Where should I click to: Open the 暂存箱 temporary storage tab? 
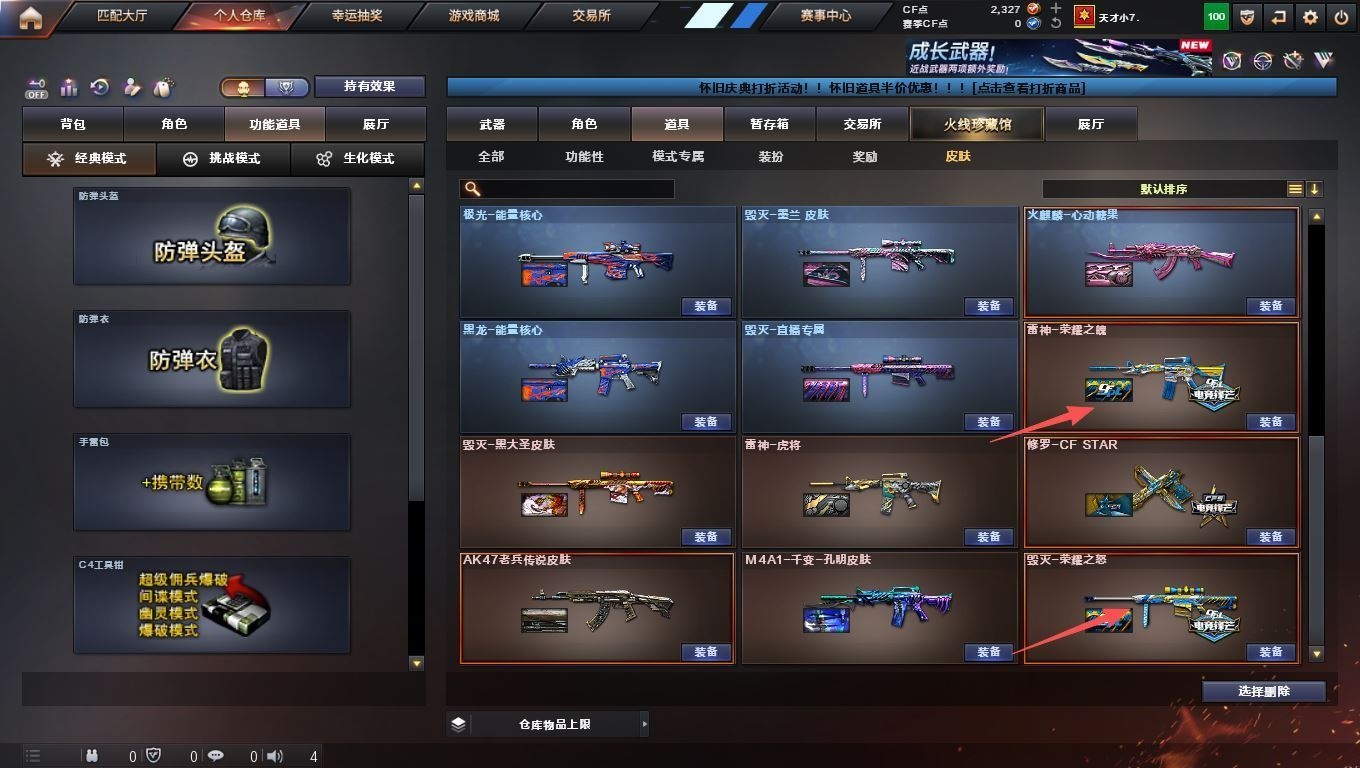point(769,124)
